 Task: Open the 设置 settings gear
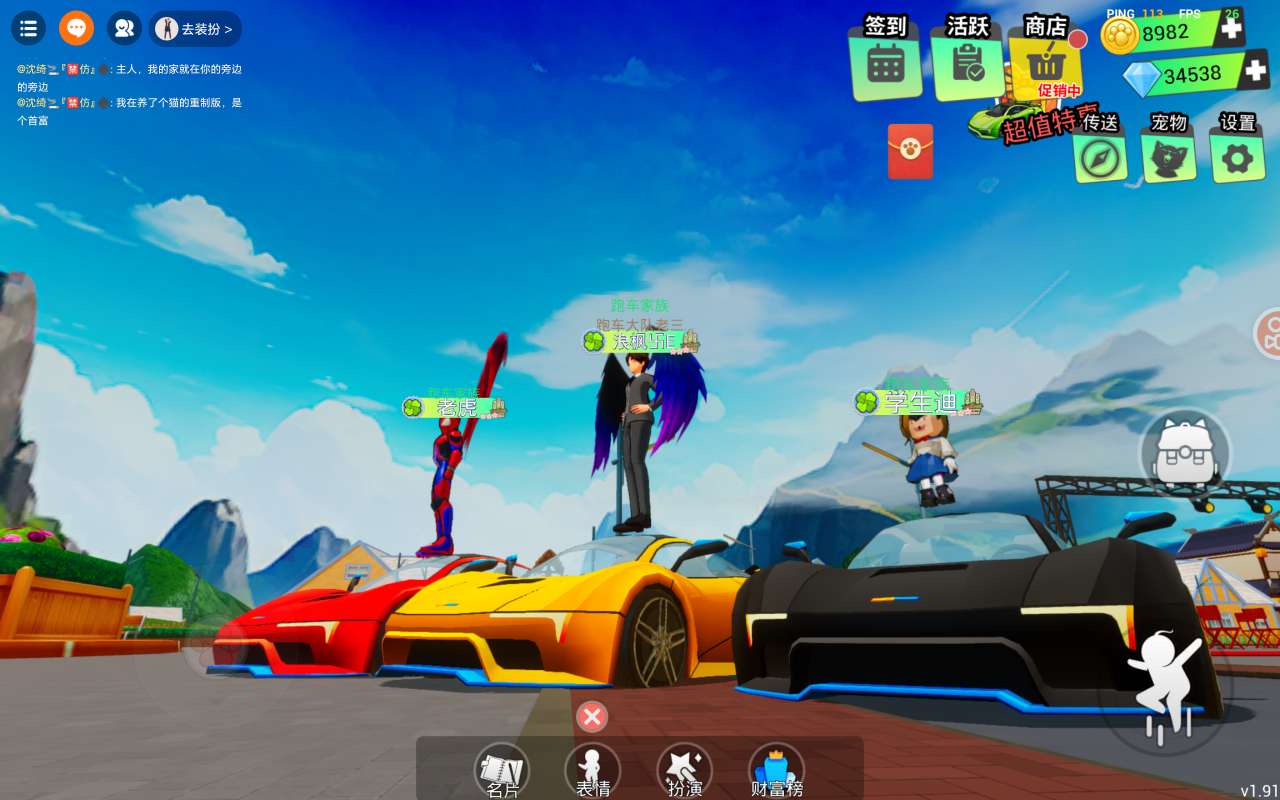(x=1237, y=156)
